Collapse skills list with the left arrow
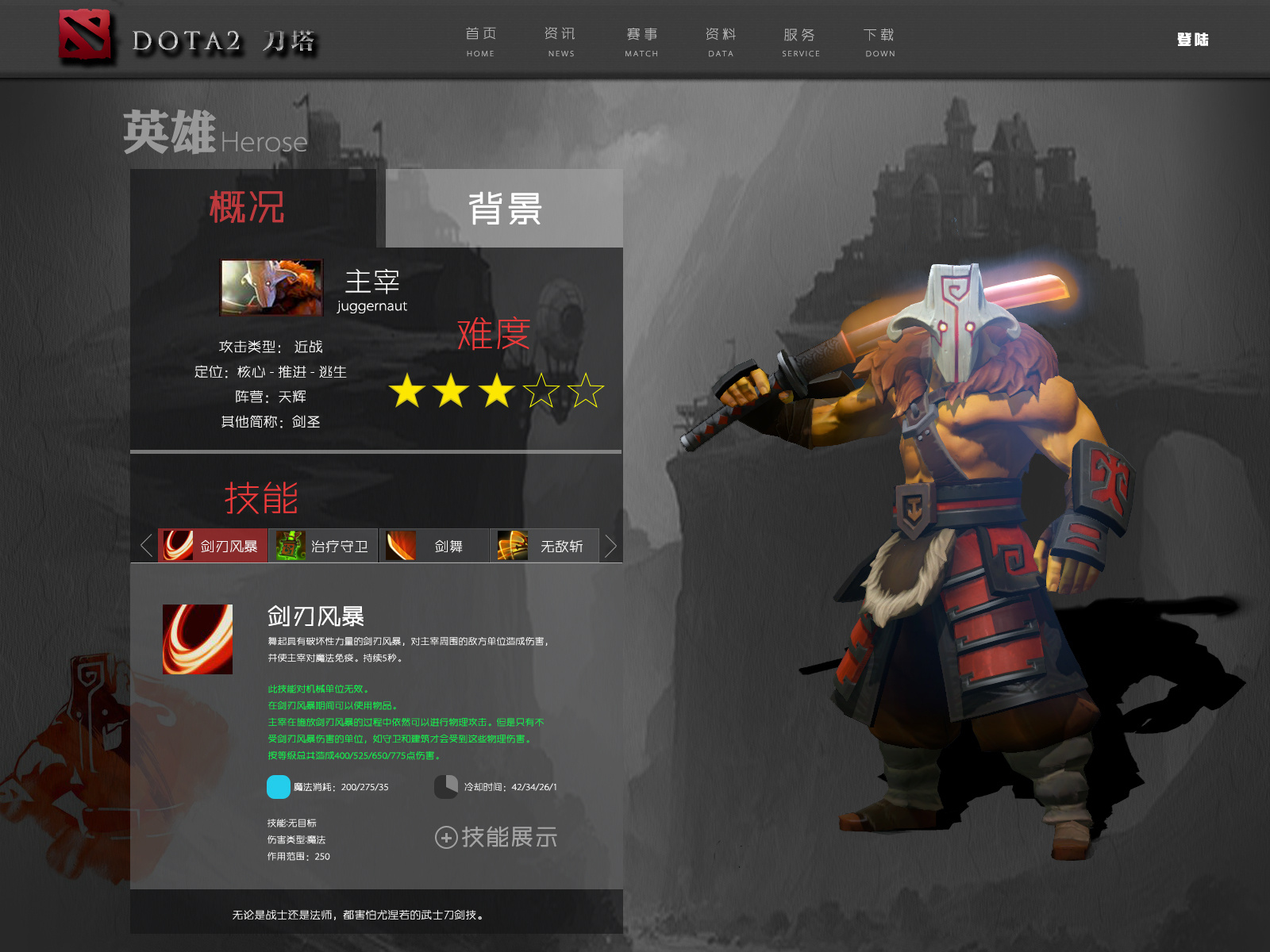1270x952 pixels. tap(144, 546)
